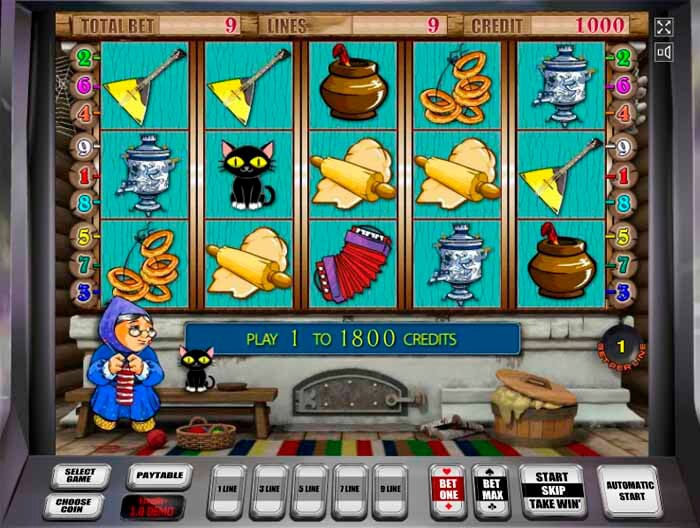This screenshot has width=700, height=528.
Task: Toggle fullscreen mode
Action: pyautogui.click(x=664, y=27)
